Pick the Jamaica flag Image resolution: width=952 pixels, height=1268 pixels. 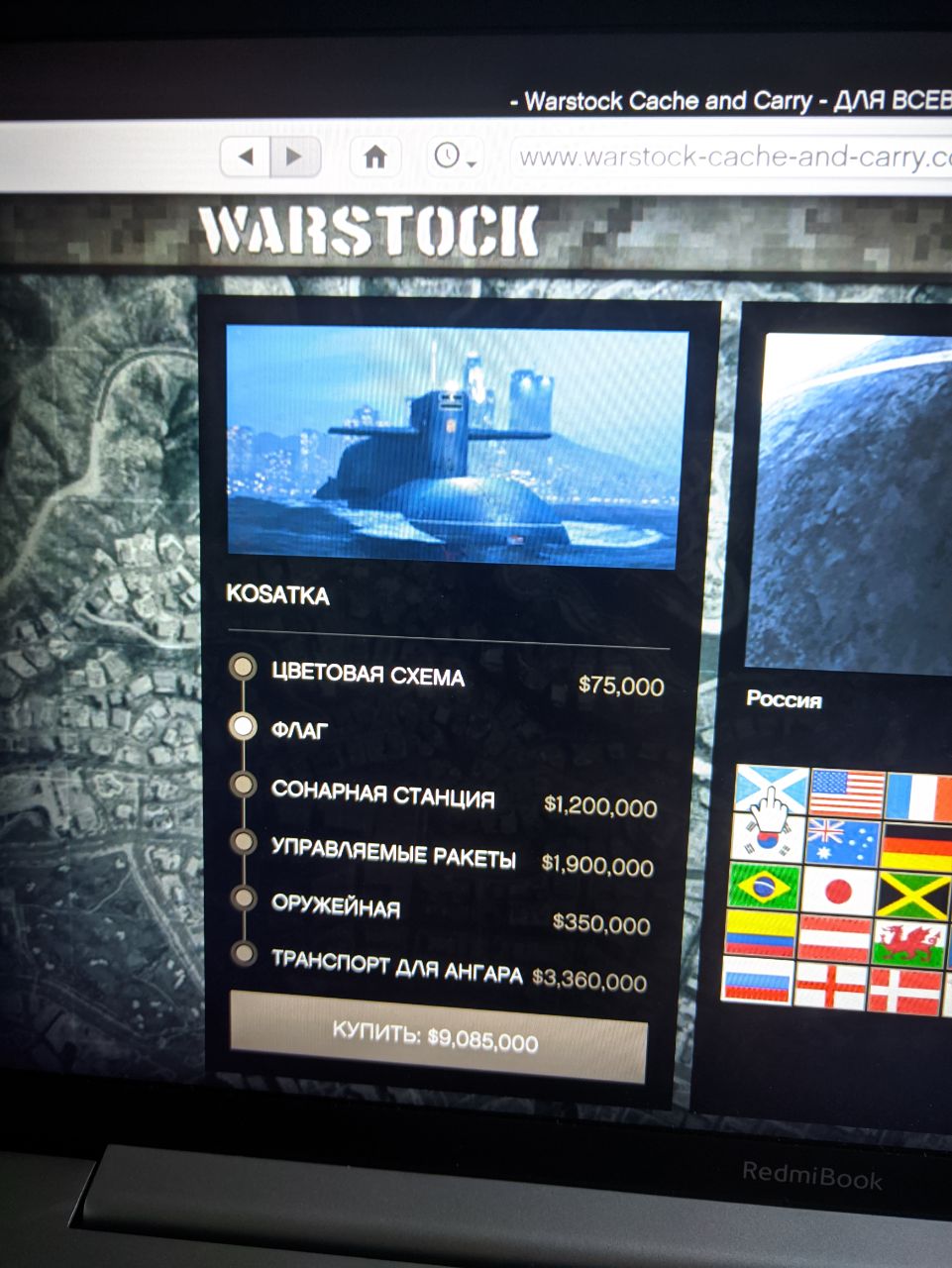[x=913, y=895]
